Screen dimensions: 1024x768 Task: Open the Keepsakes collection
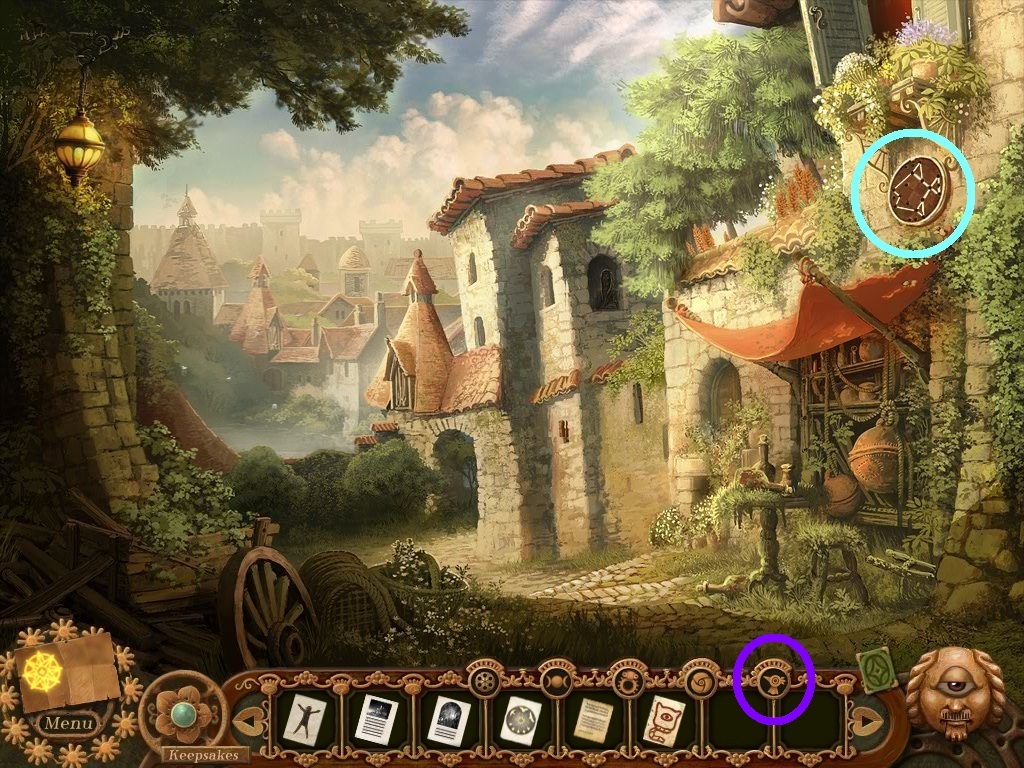tap(204, 754)
